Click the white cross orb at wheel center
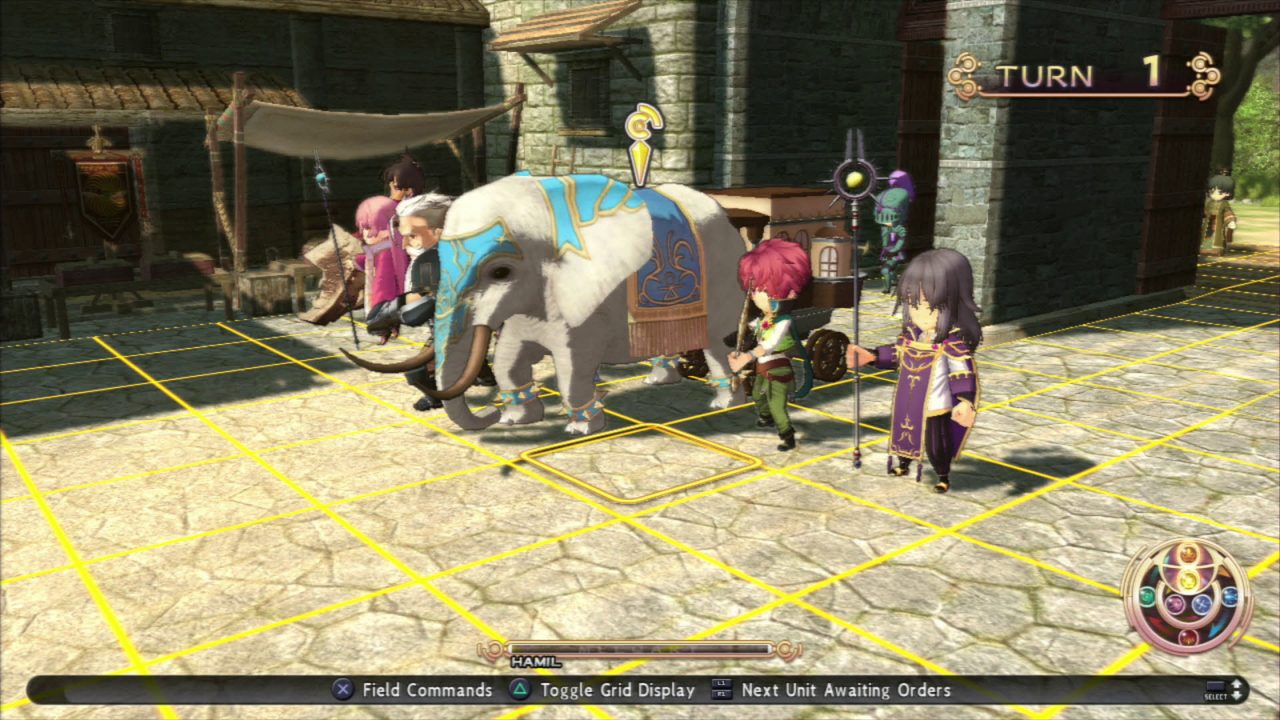 1201,605
